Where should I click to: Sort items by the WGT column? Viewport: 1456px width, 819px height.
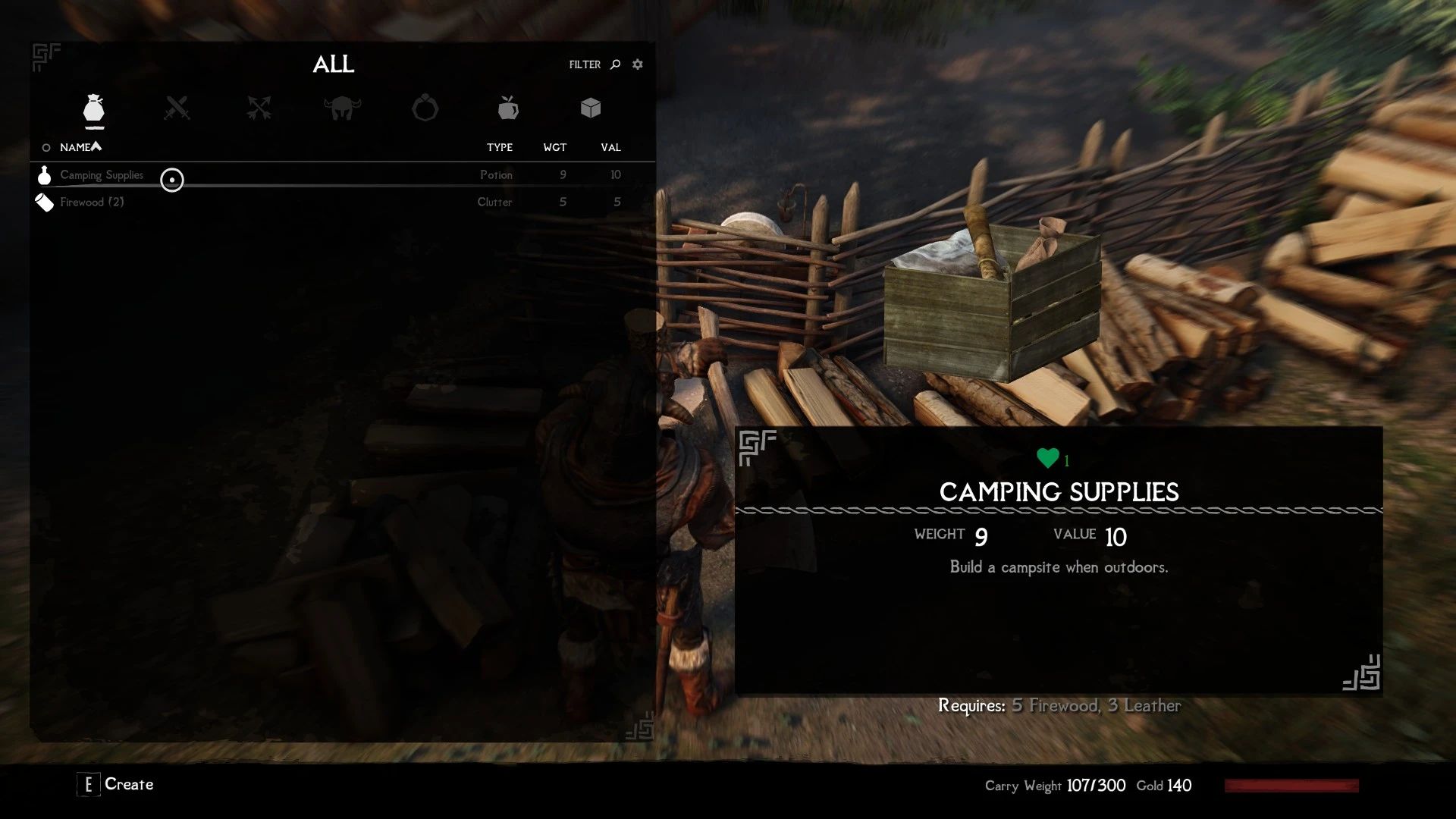point(555,147)
